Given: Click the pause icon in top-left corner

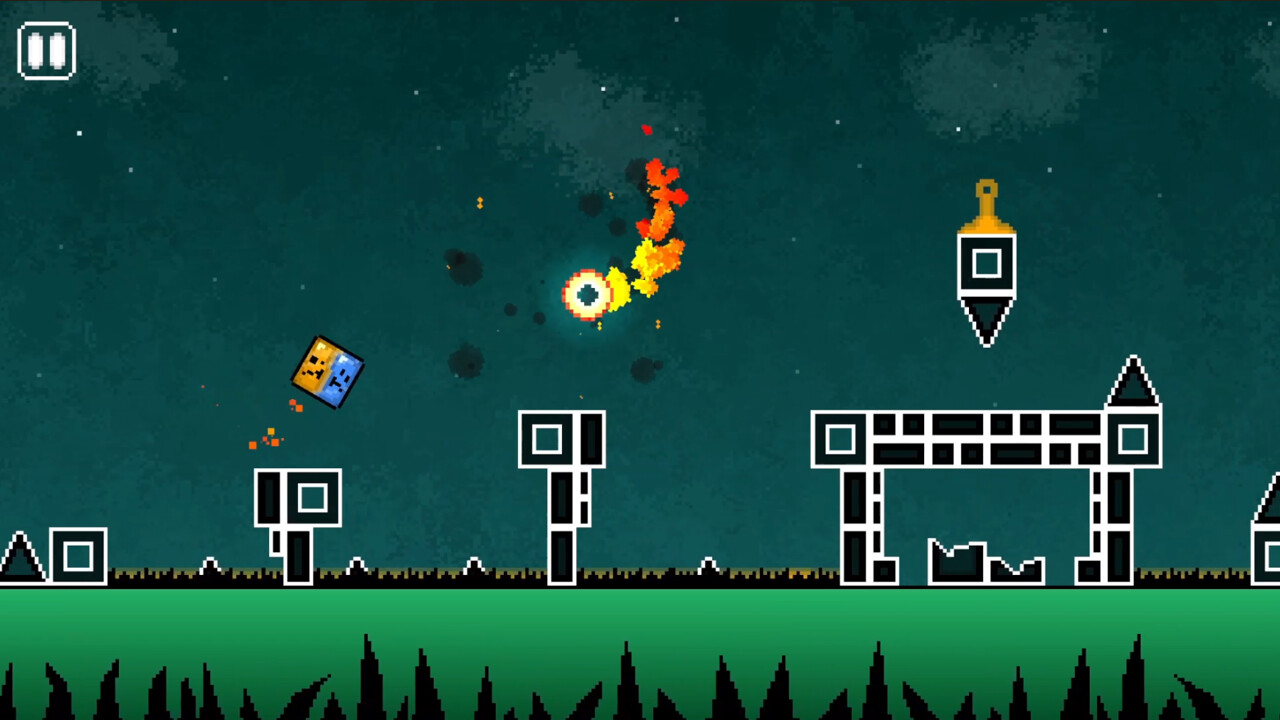Looking at the screenshot, I should pos(46,49).
